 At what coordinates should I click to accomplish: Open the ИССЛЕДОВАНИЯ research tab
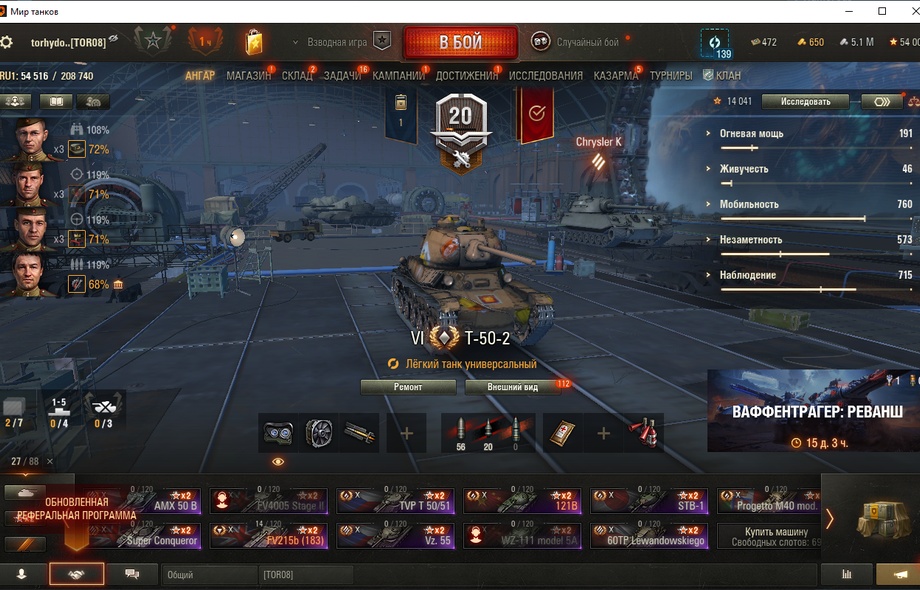tap(545, 76)
